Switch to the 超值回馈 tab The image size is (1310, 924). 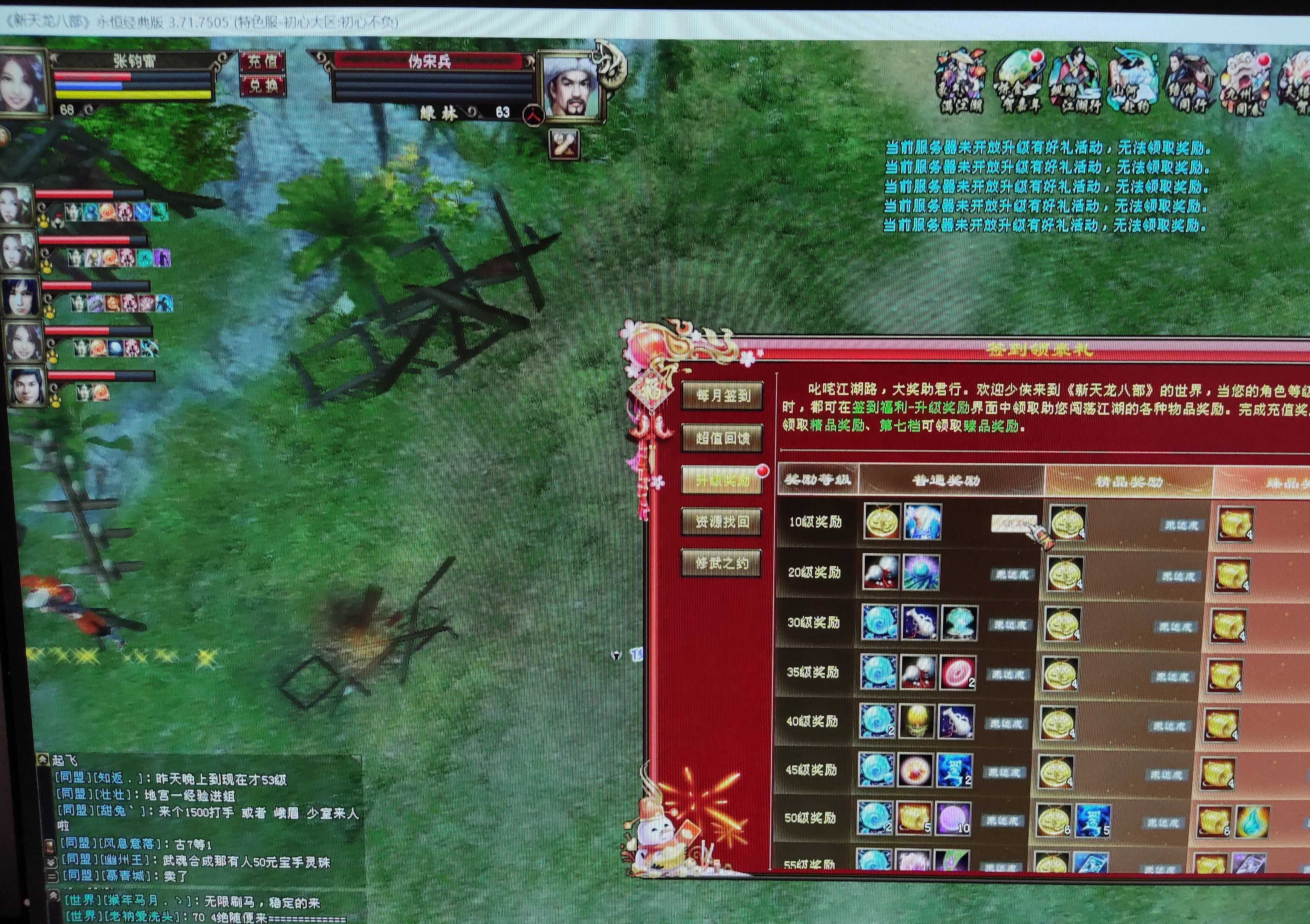pyautogui.click(x=722, y=438)
